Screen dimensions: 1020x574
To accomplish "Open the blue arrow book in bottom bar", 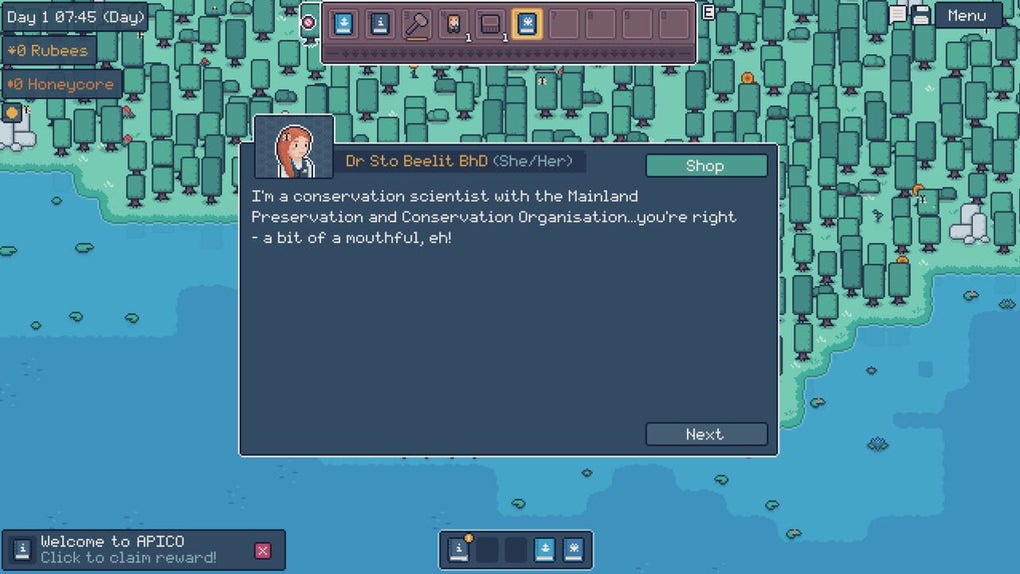I will 544,549.
